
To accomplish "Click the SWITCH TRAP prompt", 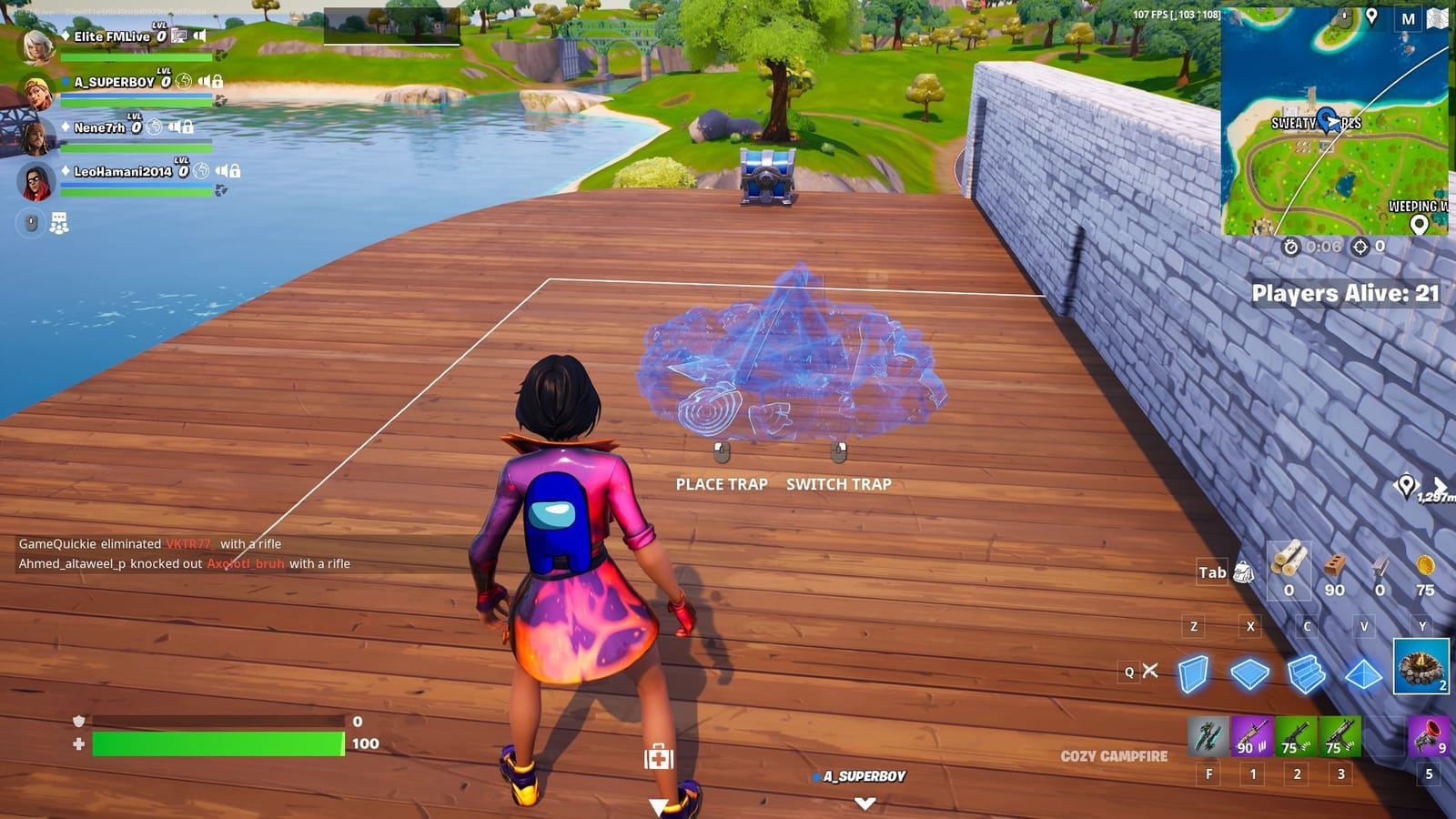I will pyautogui.click(x=840, y=484).
